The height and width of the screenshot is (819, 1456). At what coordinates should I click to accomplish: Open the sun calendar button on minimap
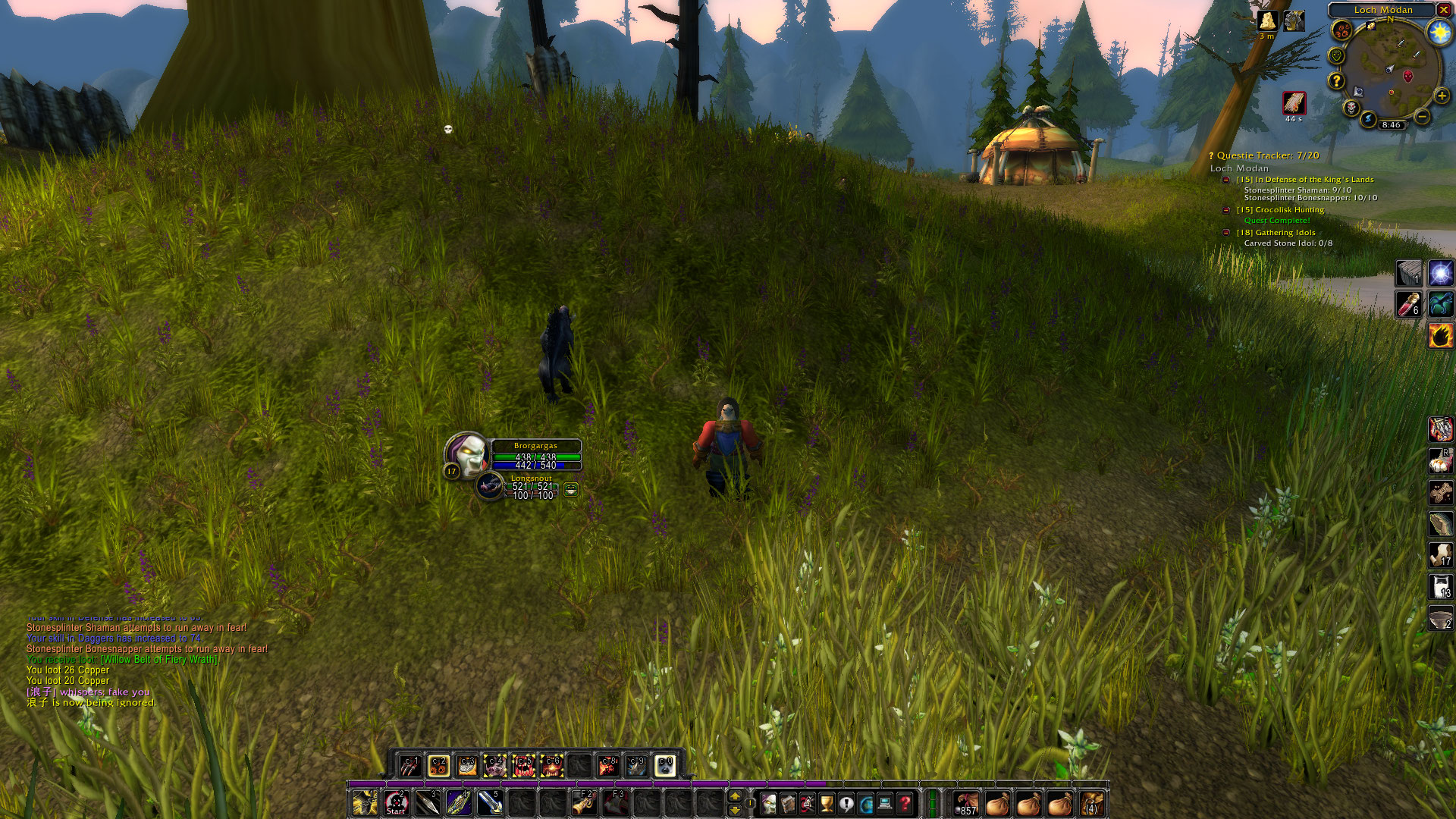pos(1439,32)
